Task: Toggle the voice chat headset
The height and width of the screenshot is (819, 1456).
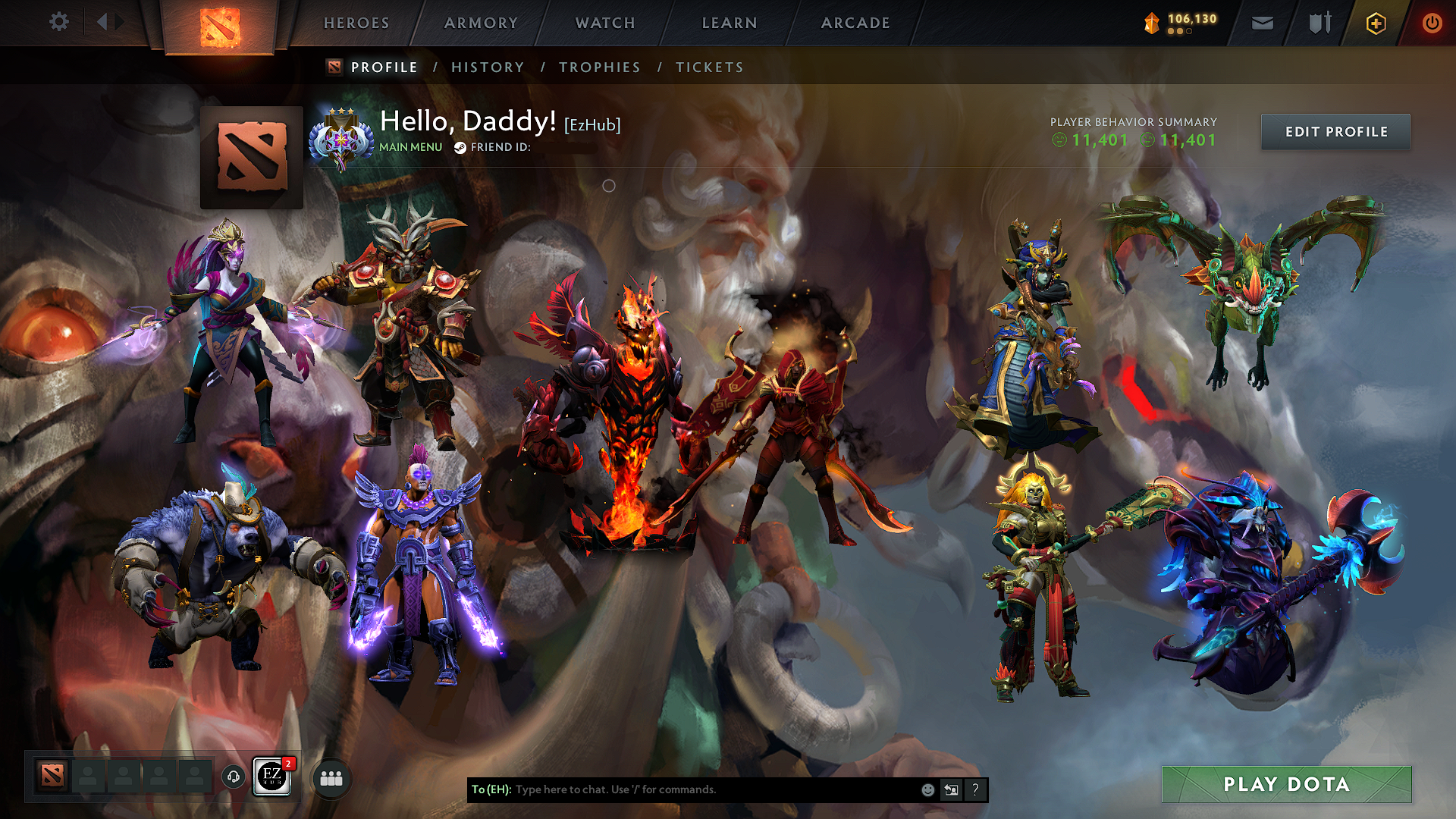Action: [234, 777]
